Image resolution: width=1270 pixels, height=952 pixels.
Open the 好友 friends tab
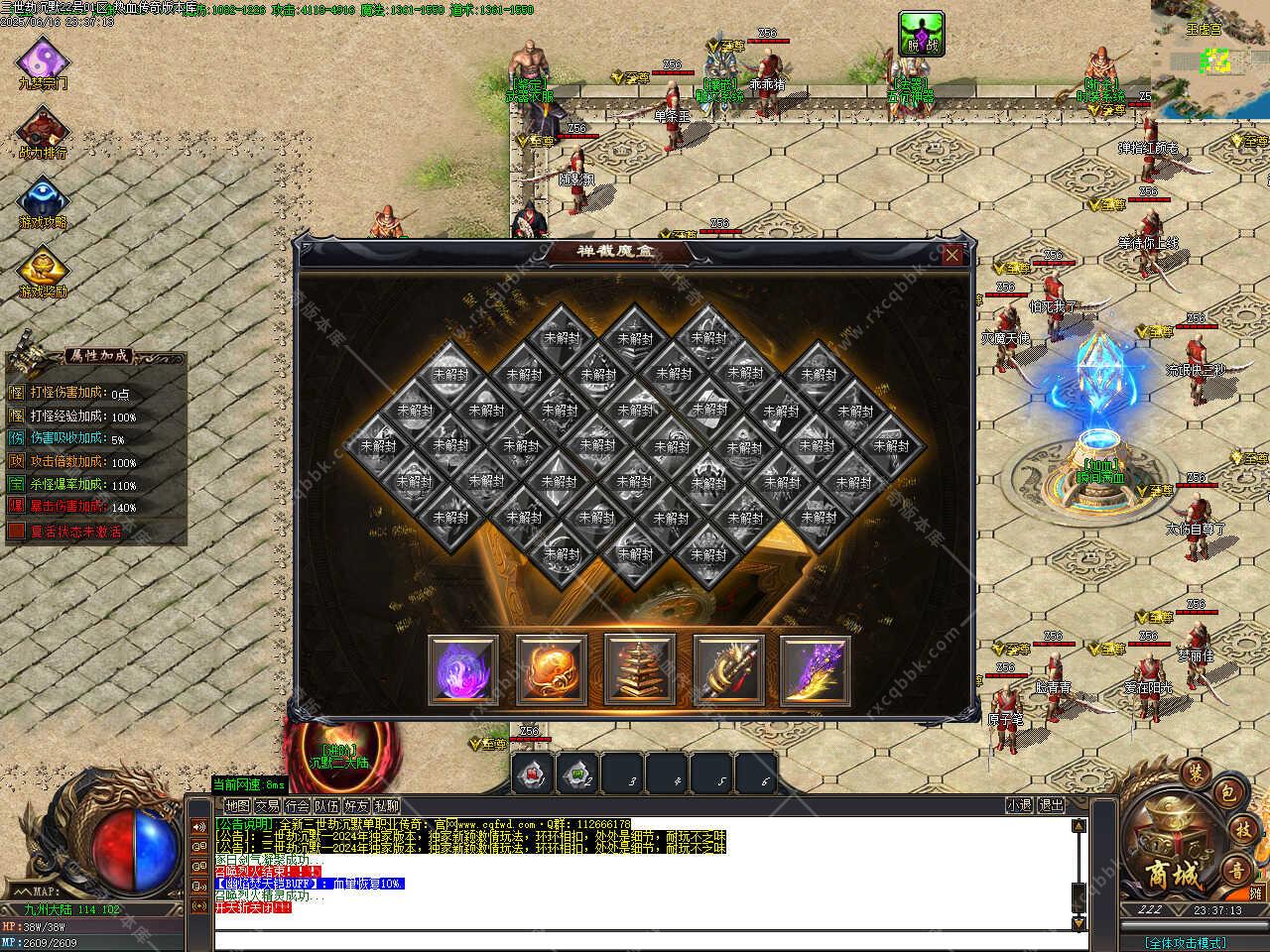click(356, 806)
